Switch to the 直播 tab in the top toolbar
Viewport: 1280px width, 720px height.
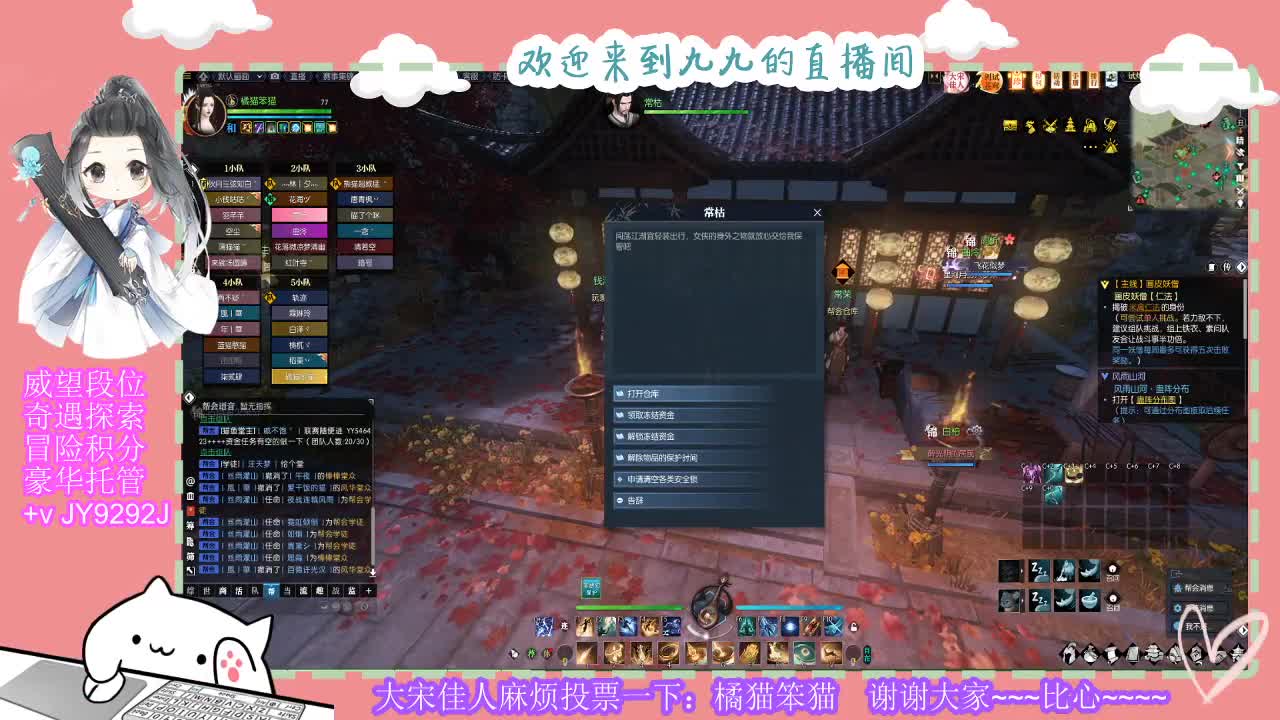click(299, 76)
